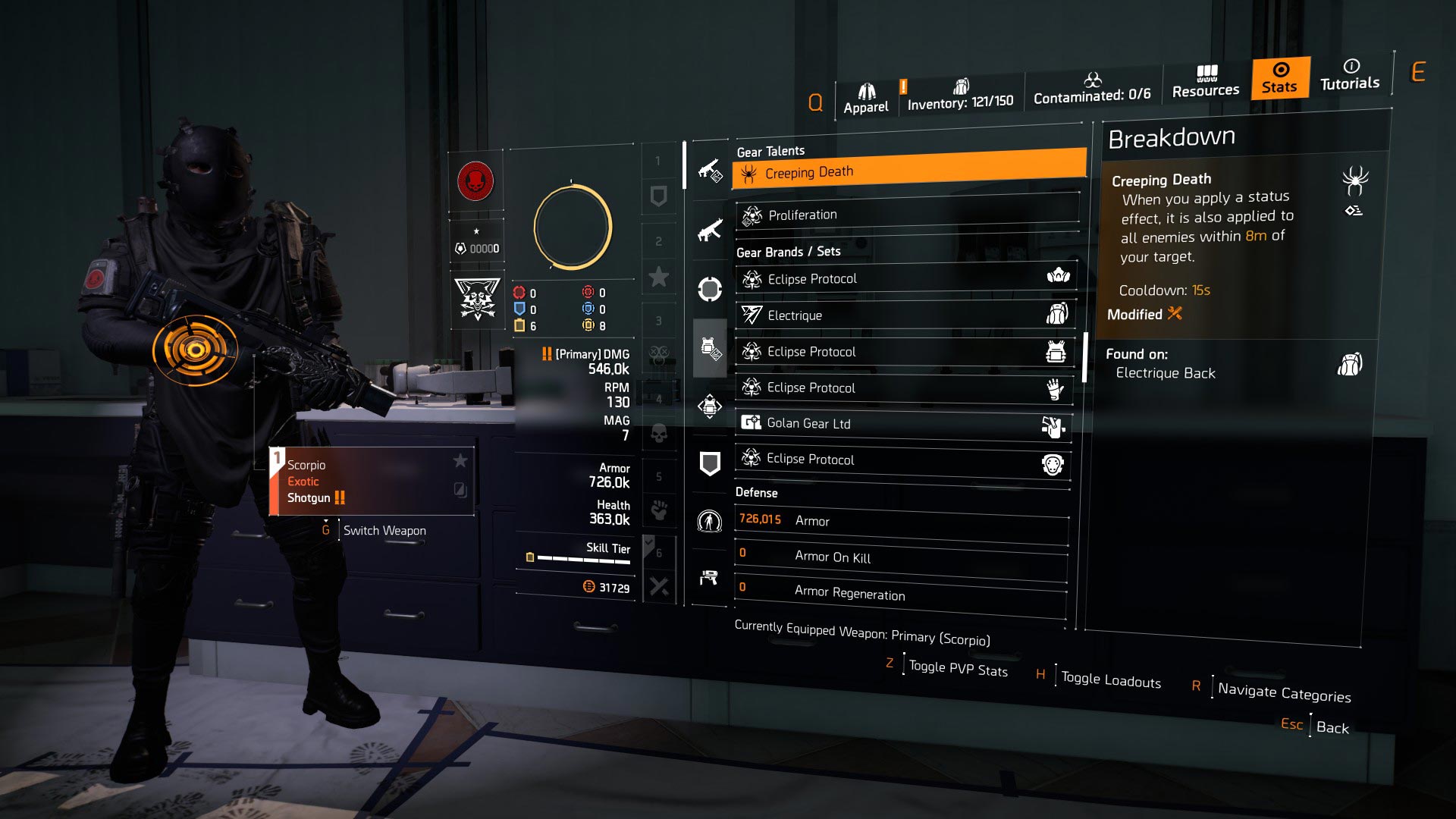
Task: Click the Armor Regeneration stat row
Action: click(x=901, y=593)
